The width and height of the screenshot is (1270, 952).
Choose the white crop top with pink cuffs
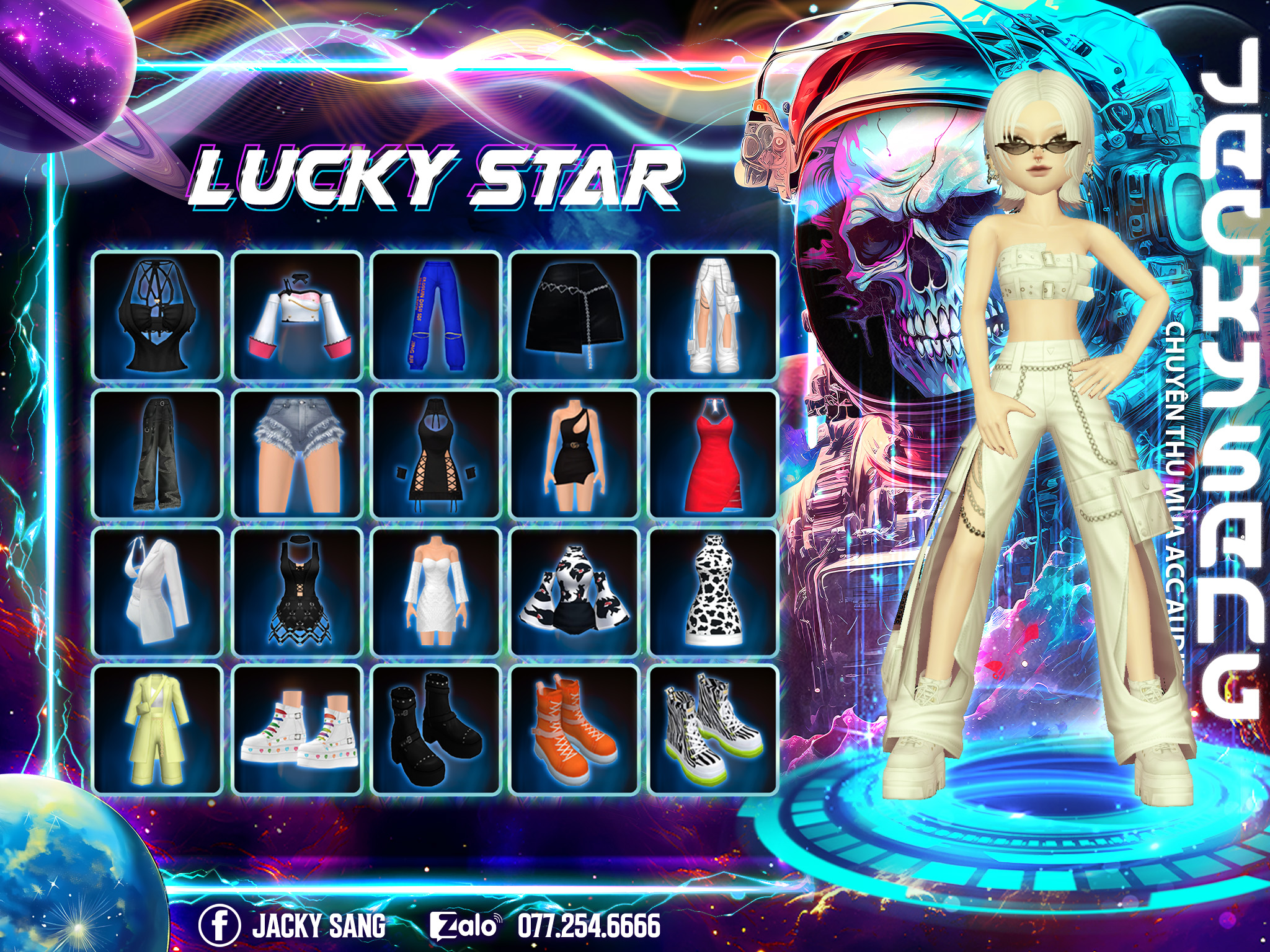coord(297,316)
